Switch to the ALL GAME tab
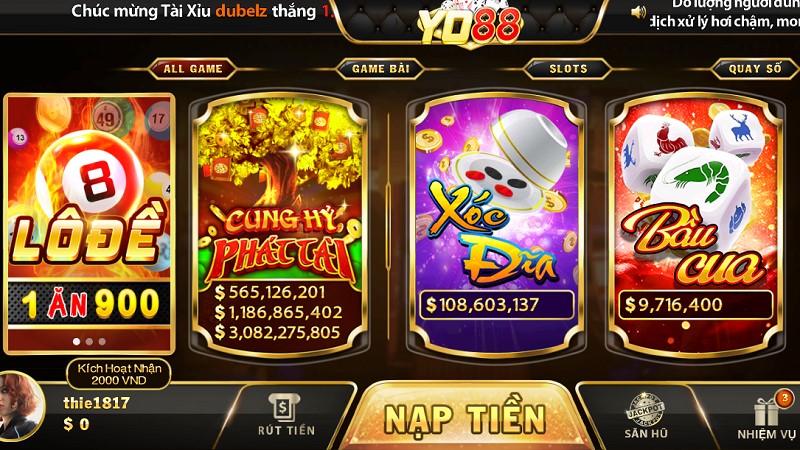This screenshot has width=800, height=450. coord(192,69)
